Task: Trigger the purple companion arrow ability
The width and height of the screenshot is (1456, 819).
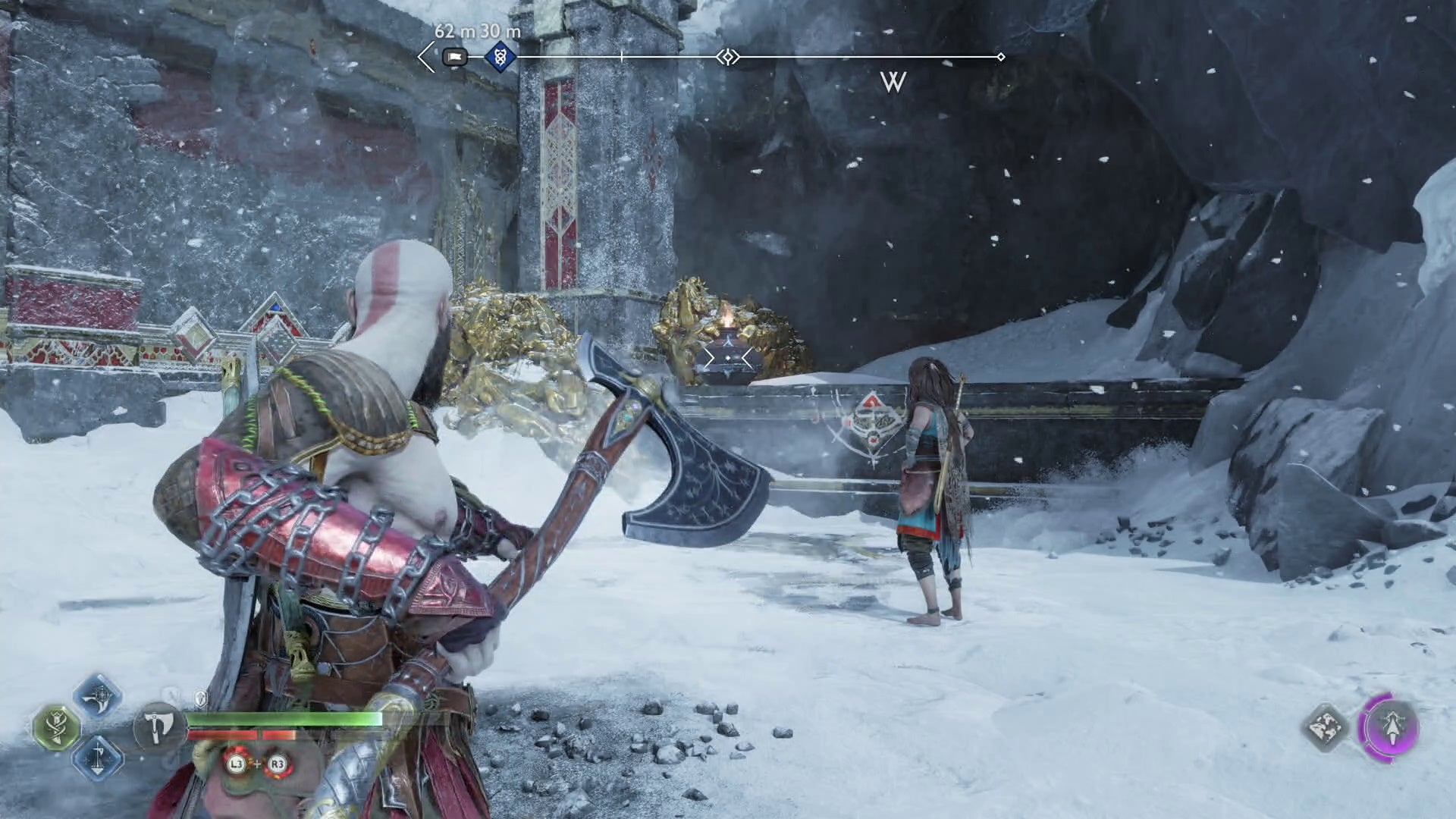Action: pyautogui.click(x=1391, y=726)
